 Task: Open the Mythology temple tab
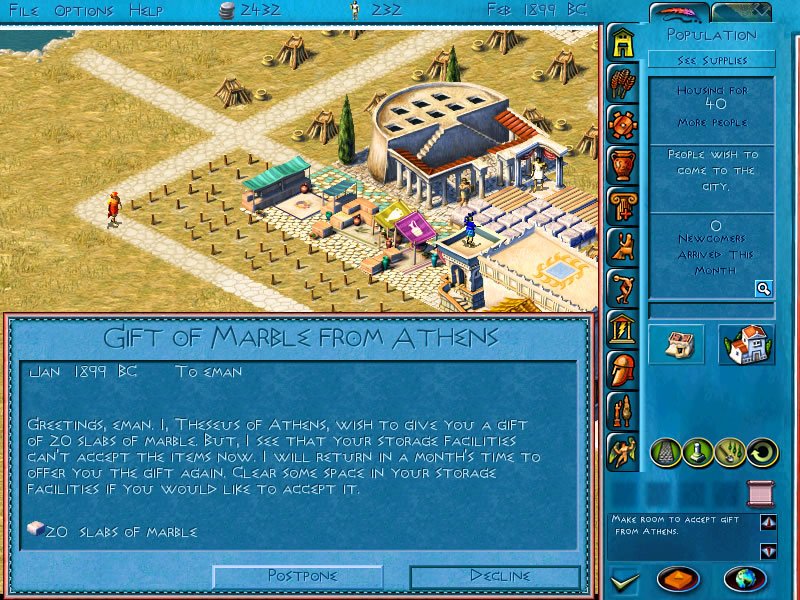623,327
